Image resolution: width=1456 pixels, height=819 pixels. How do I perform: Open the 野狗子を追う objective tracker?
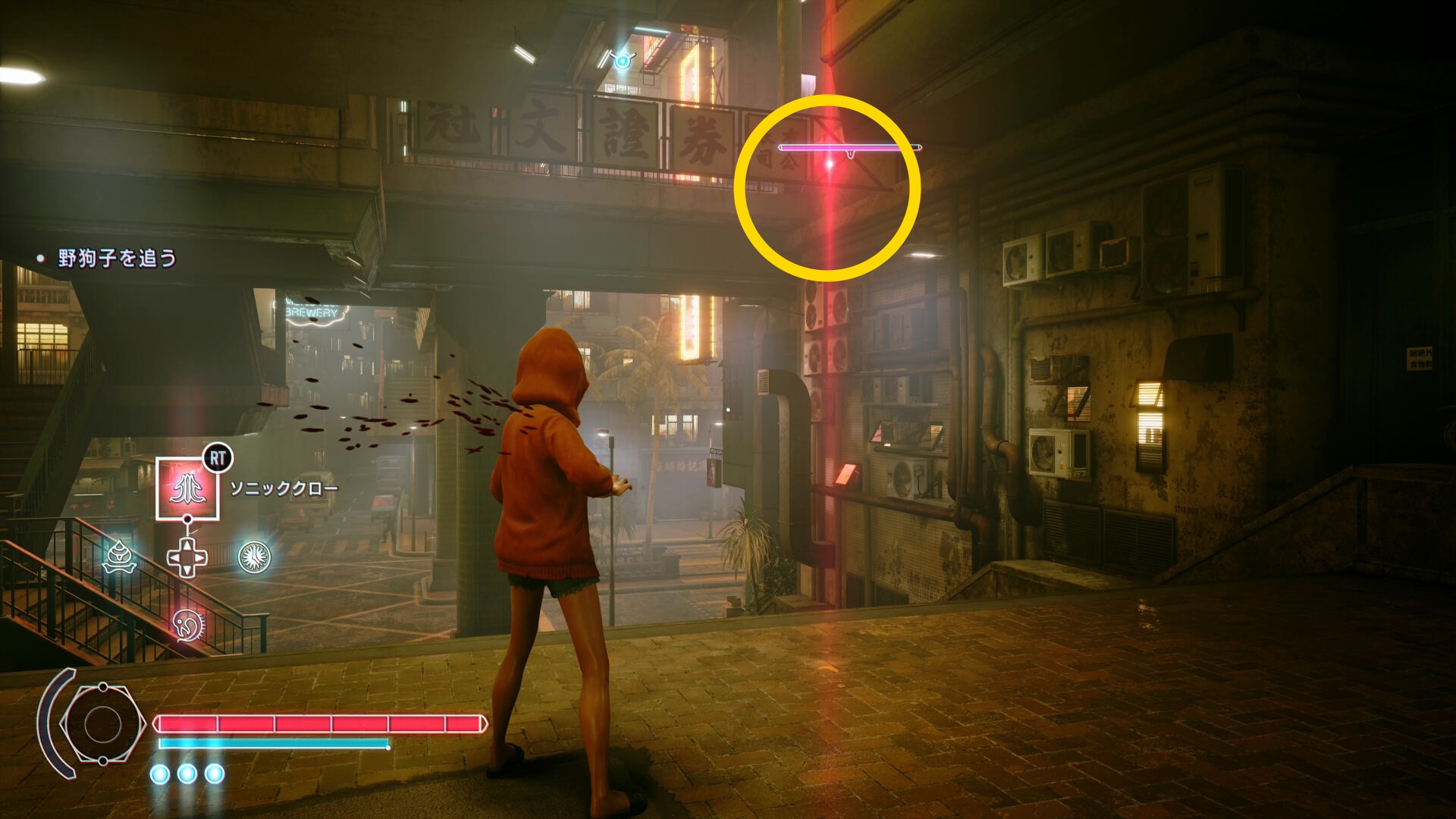point(117,259)
